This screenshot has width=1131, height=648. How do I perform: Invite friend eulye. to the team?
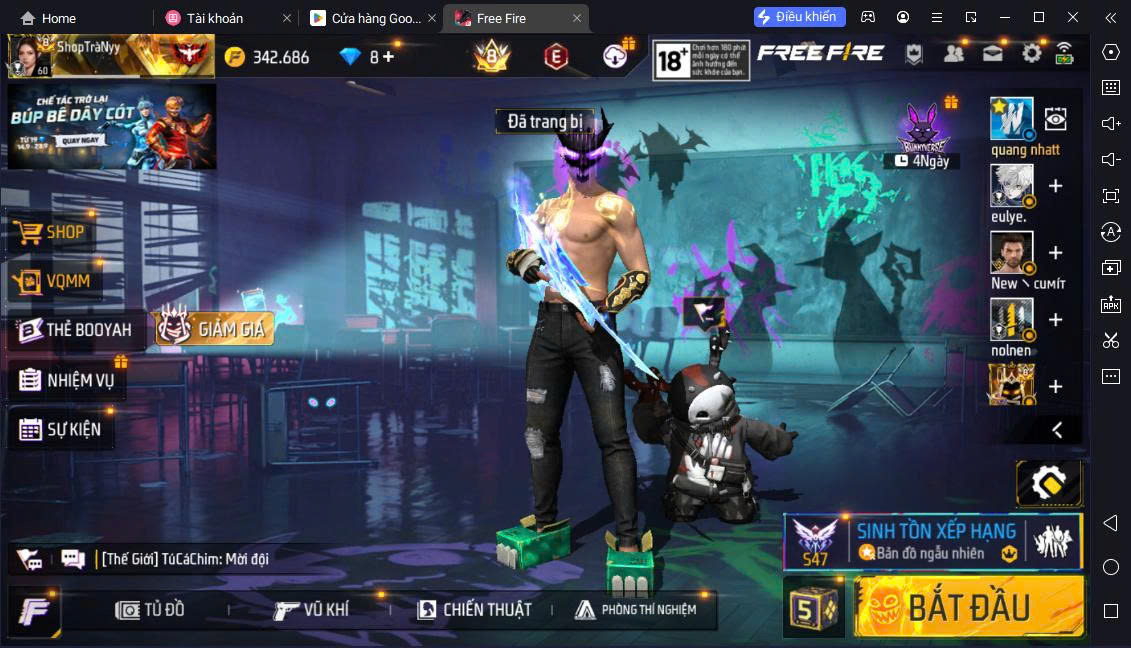(1055, 186)
